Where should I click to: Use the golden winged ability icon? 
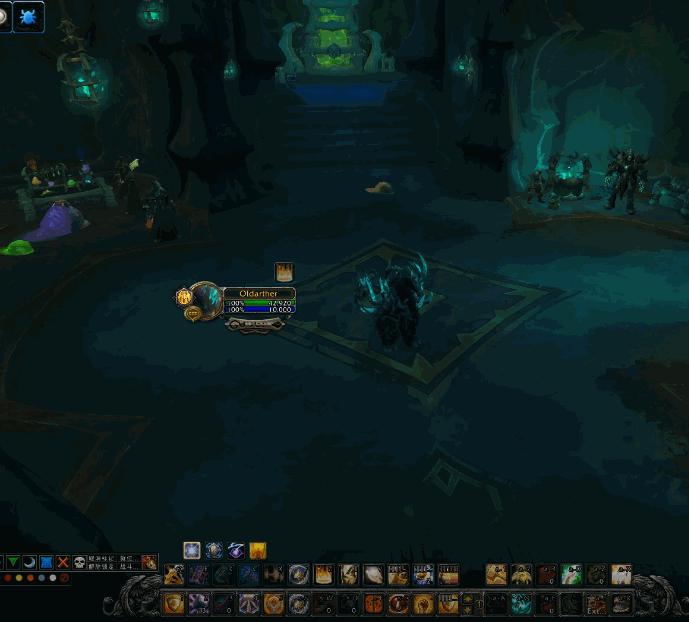pyautogui.click(x=521, y=574)
